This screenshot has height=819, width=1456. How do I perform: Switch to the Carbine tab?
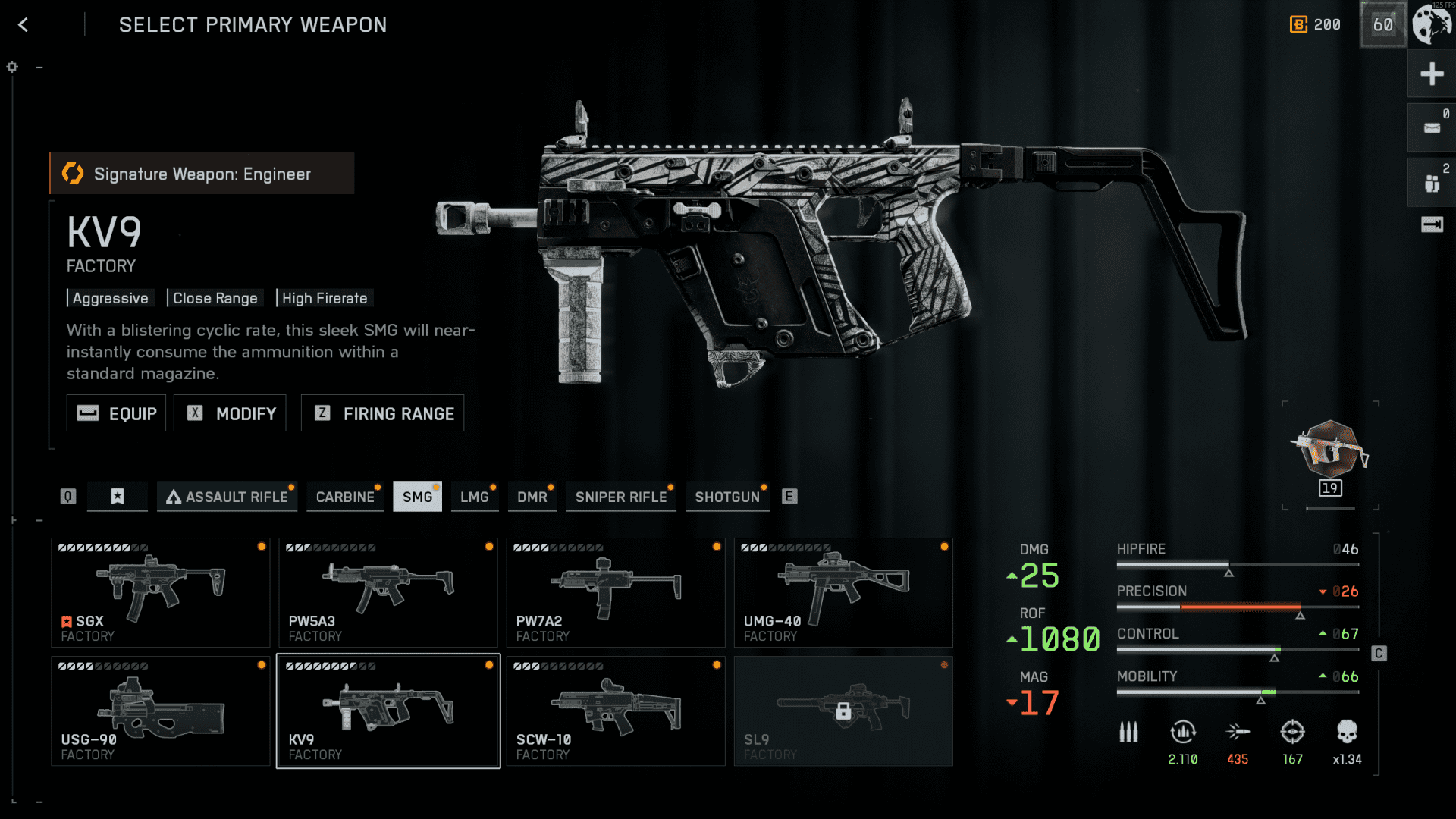pos(345,497)
